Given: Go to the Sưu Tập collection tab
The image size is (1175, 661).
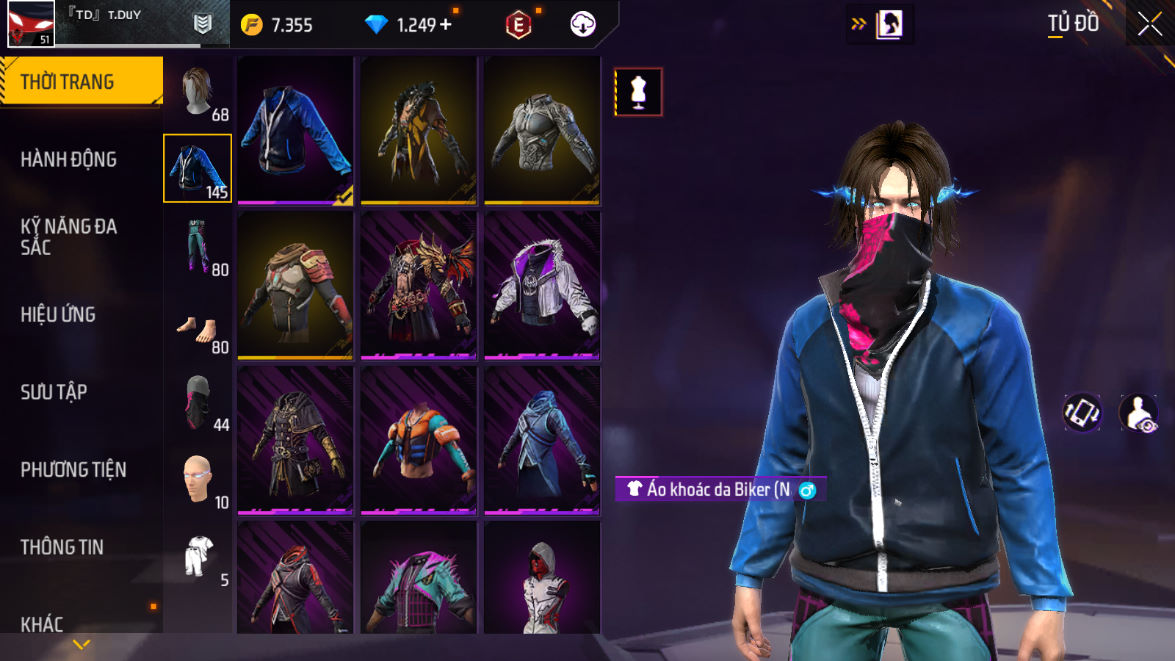Looking at the screenshot, I should (54, 392).
